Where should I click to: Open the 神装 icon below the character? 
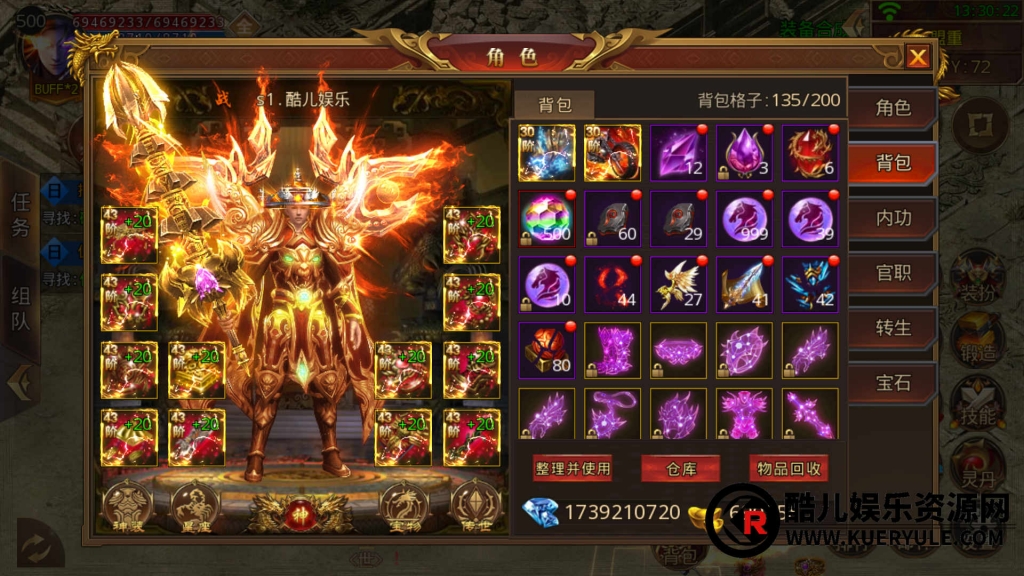click(x=127, y=504)
